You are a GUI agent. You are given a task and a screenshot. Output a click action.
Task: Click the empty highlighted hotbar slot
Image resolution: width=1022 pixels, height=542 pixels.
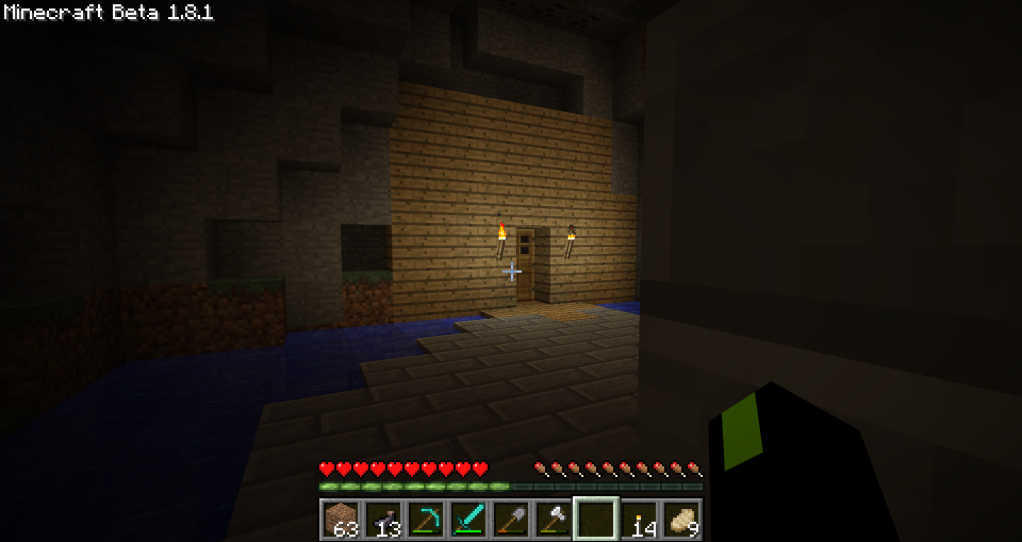tap(596, 519)
